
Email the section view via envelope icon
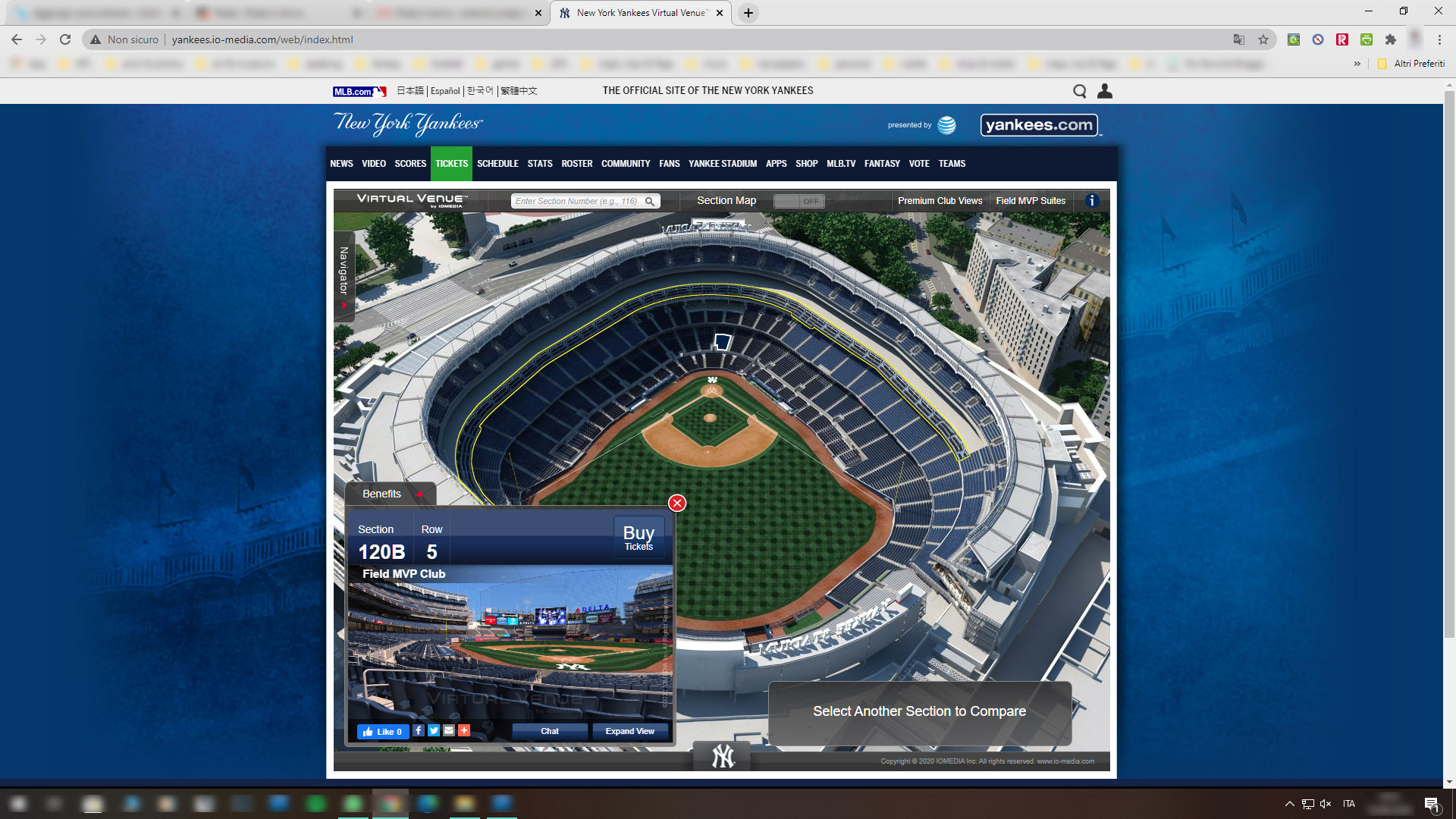pyautogui.click(x=448, y=731)
